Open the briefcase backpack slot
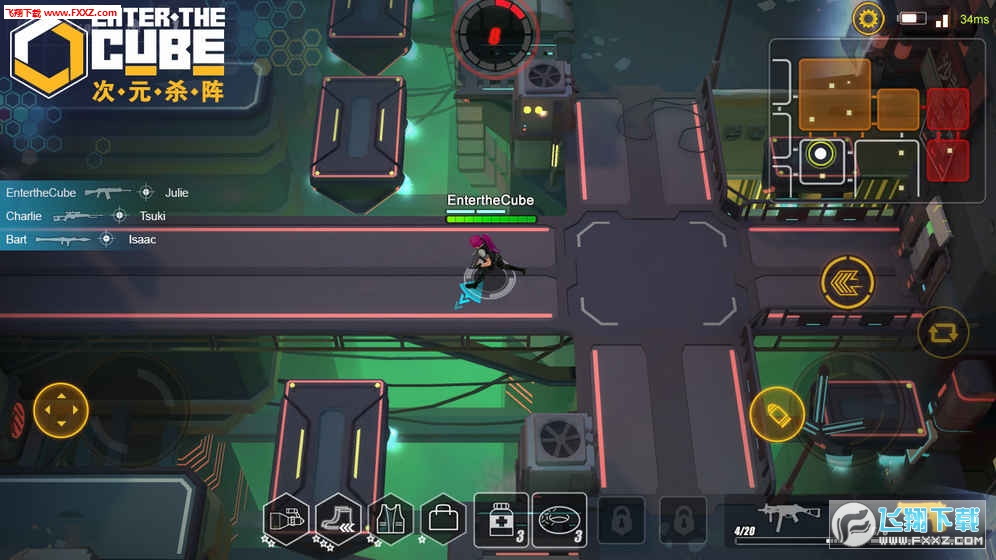Screen dimensions: 996x560 click(442, 520)
